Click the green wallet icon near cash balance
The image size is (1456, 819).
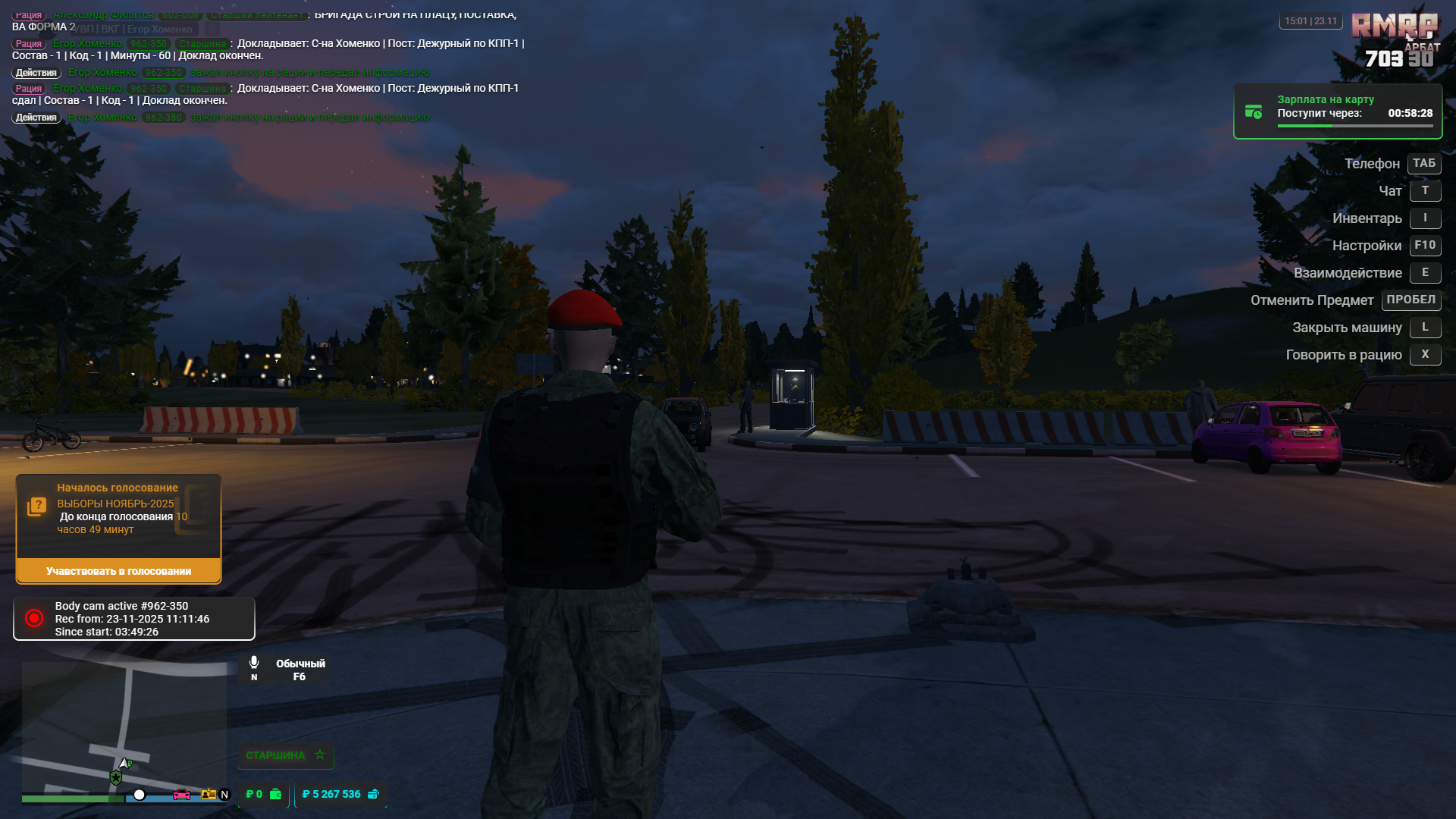tap(275, 793)
